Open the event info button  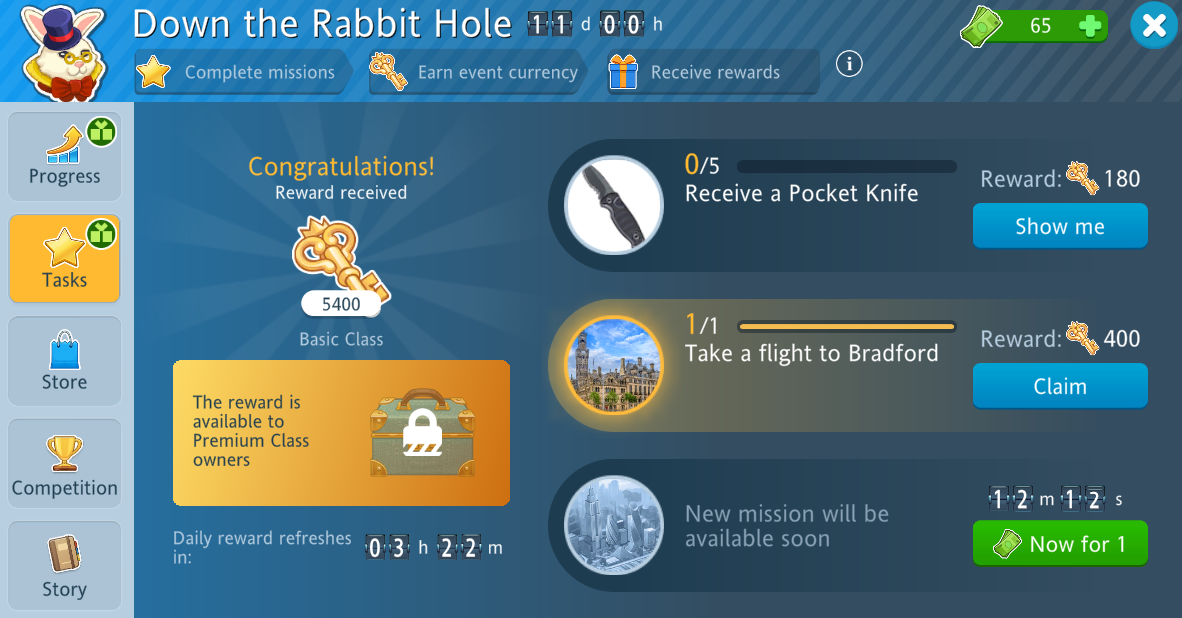point(849,64)
